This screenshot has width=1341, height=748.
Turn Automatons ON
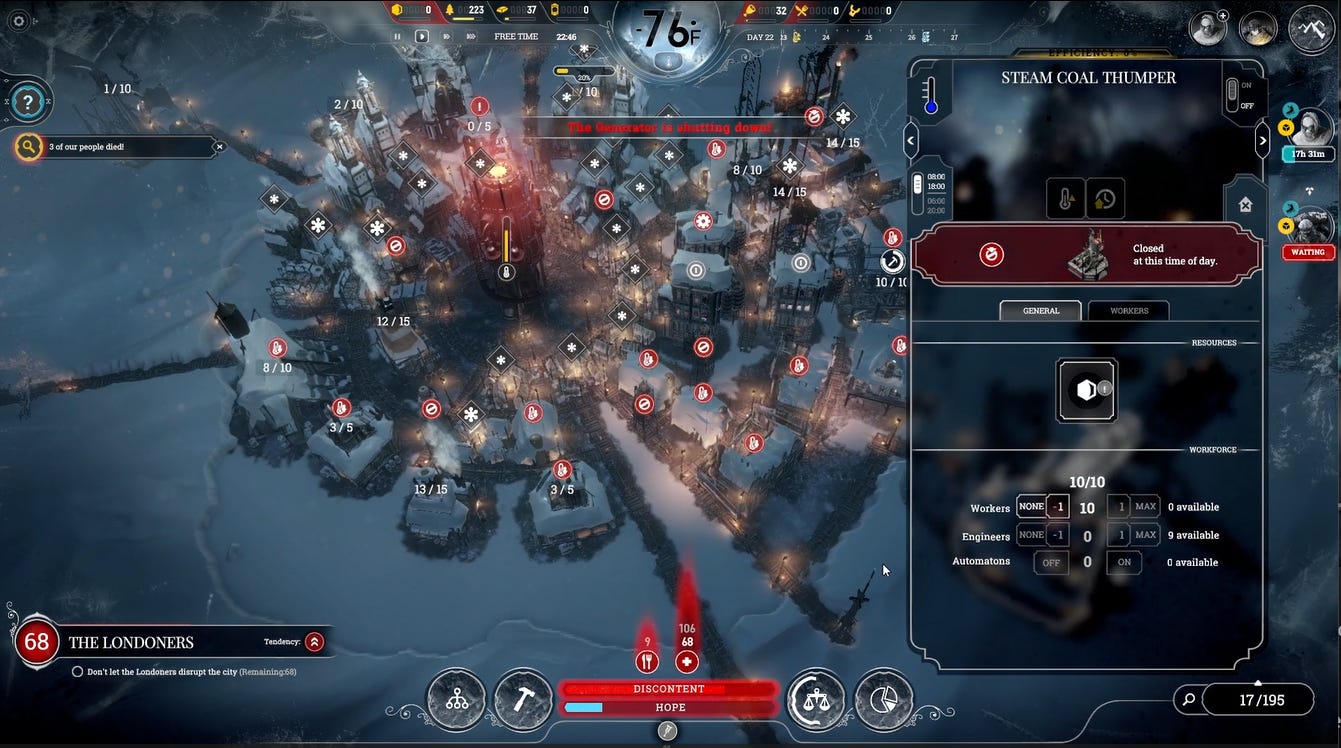(1124, 562)
